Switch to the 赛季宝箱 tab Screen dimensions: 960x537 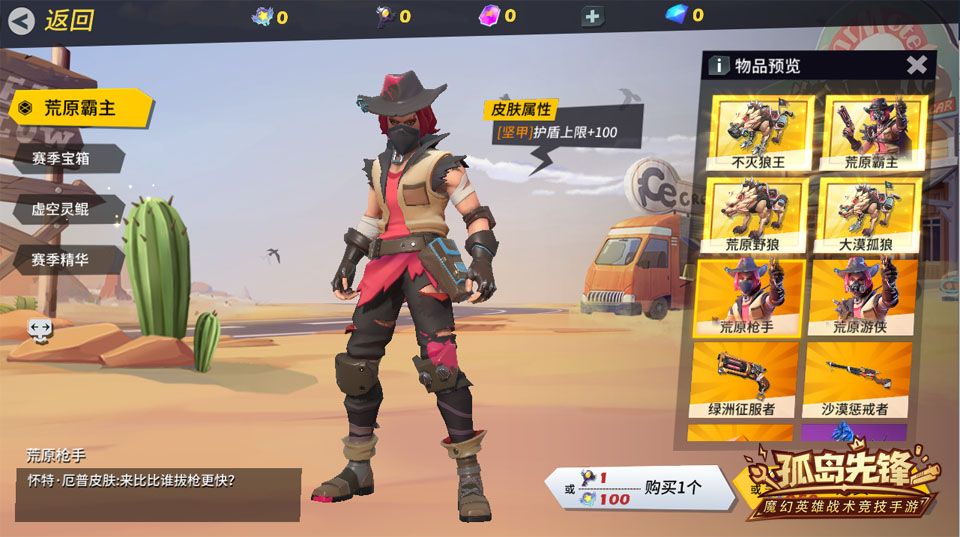tap(68, 159)
